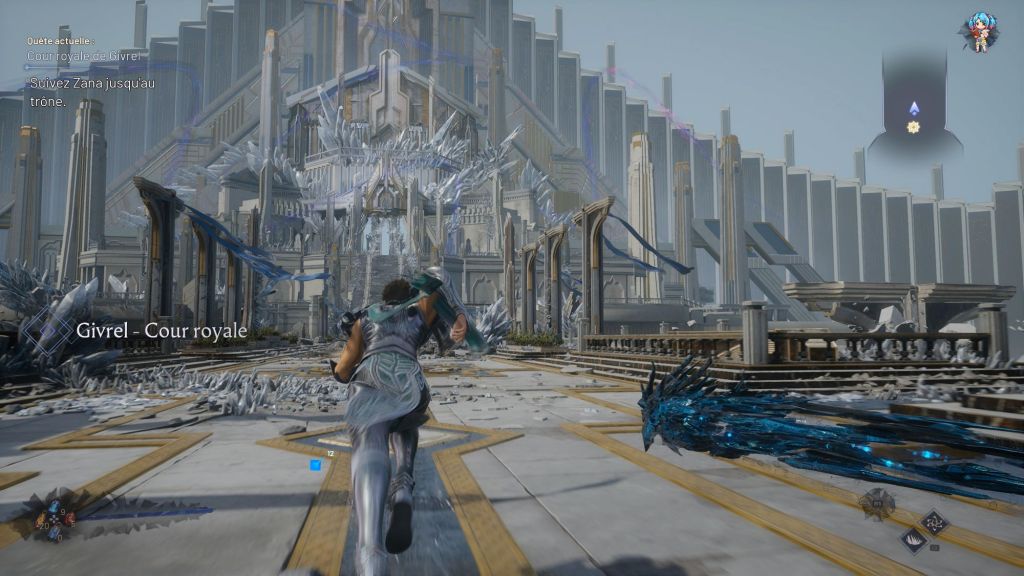
Task: Use the red potion on item wheel
Action: (69, 518)
